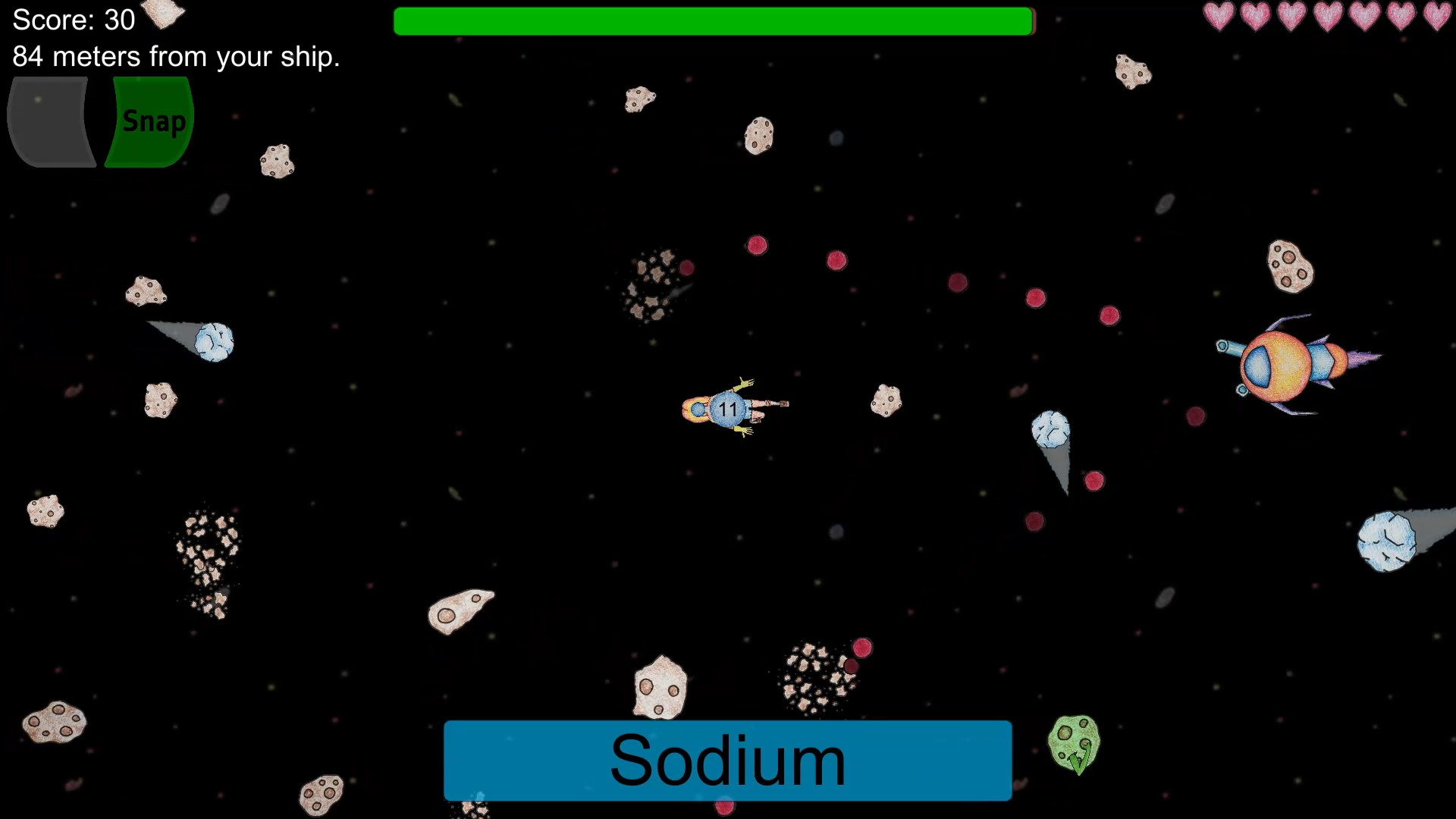Open the Sodium label panel
1456x819 pixels.
click(x=726, y=760)
